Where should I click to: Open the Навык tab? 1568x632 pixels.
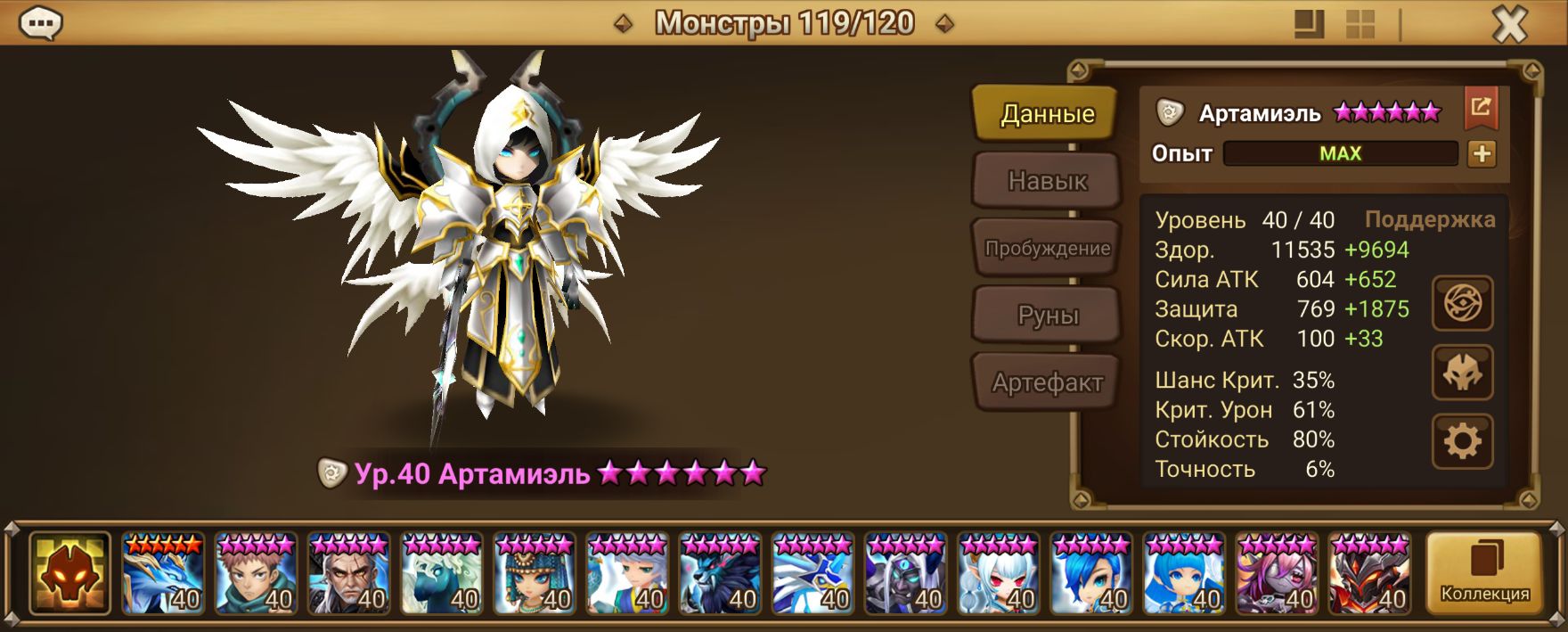coord(1046,181)
